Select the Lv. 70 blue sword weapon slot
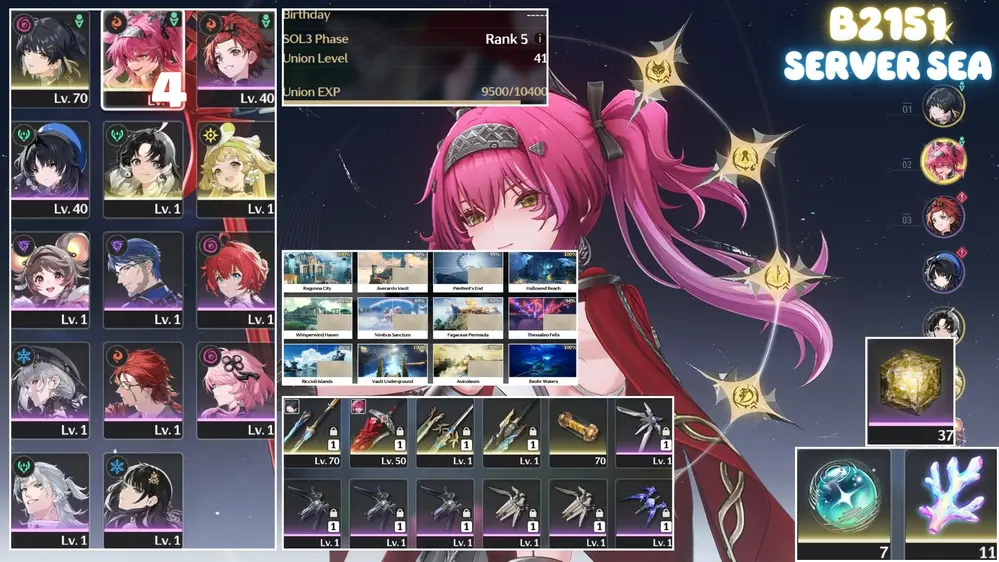 point(312,432)
